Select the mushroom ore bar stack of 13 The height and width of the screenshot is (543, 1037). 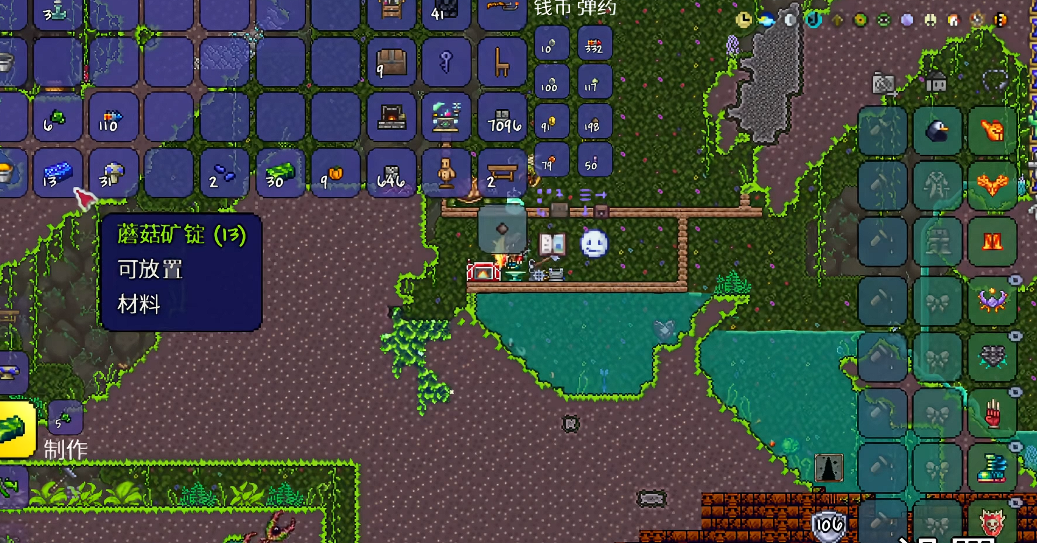point(58,173)
